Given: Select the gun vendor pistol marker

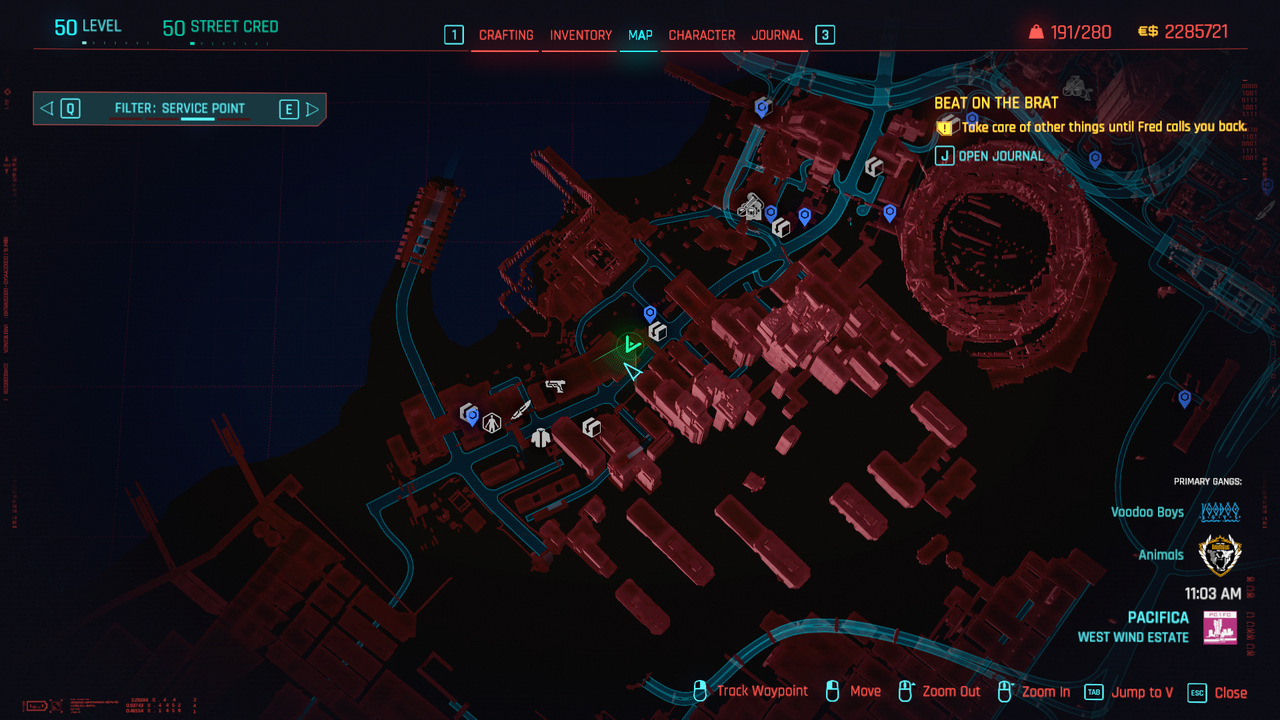Looking at the screenshot, I should click(x=555, y=385).
